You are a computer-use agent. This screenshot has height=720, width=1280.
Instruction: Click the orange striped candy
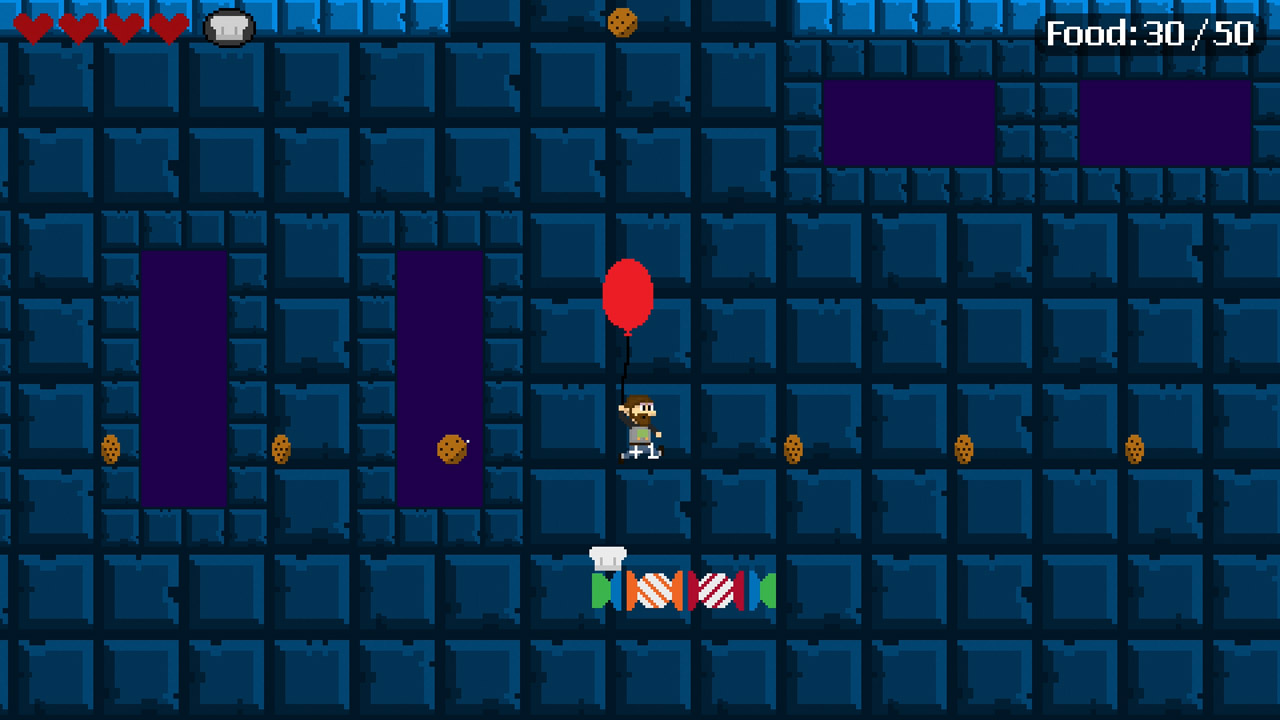655,589
